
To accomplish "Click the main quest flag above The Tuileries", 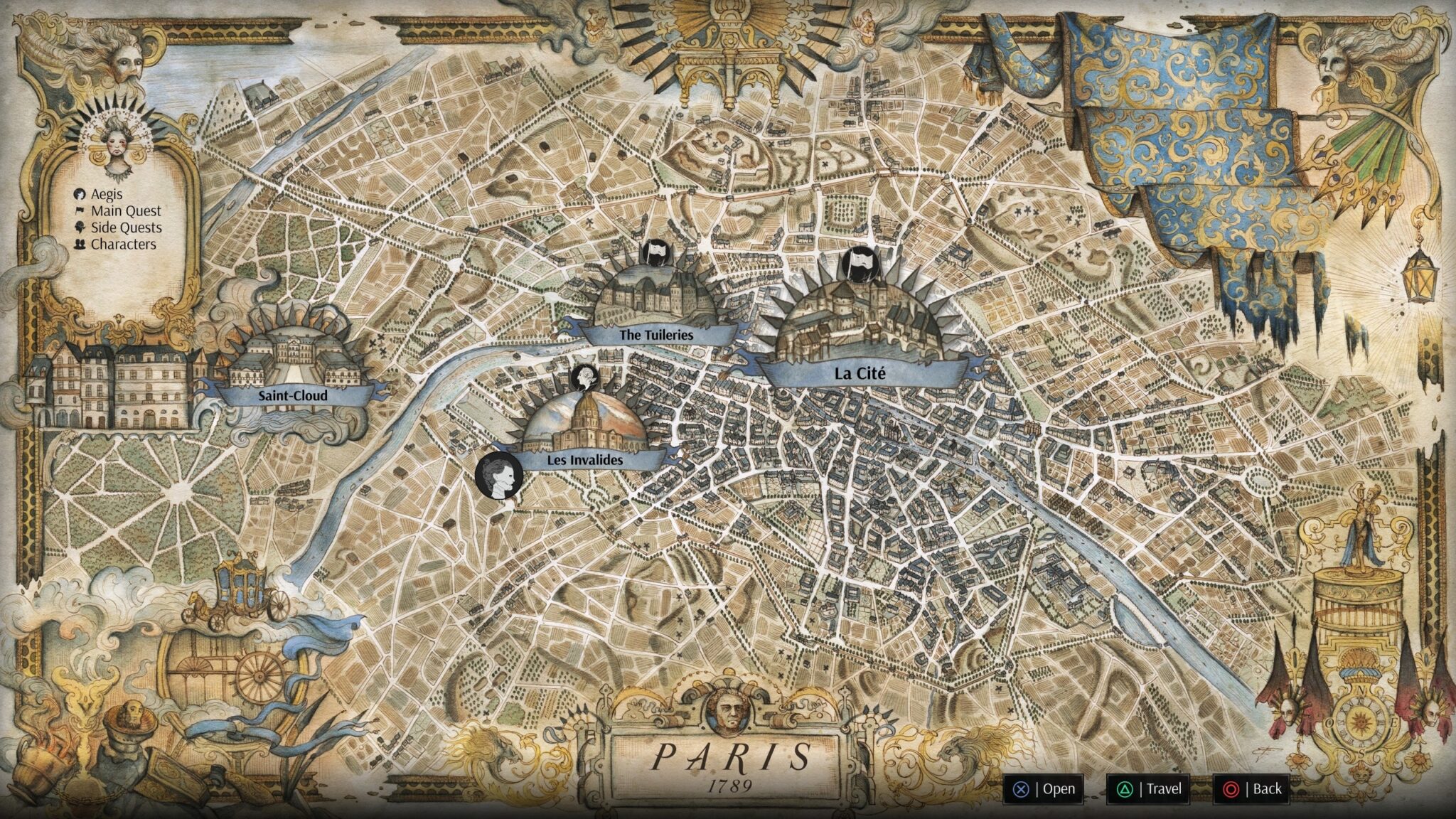I will [x=655, y=252].
